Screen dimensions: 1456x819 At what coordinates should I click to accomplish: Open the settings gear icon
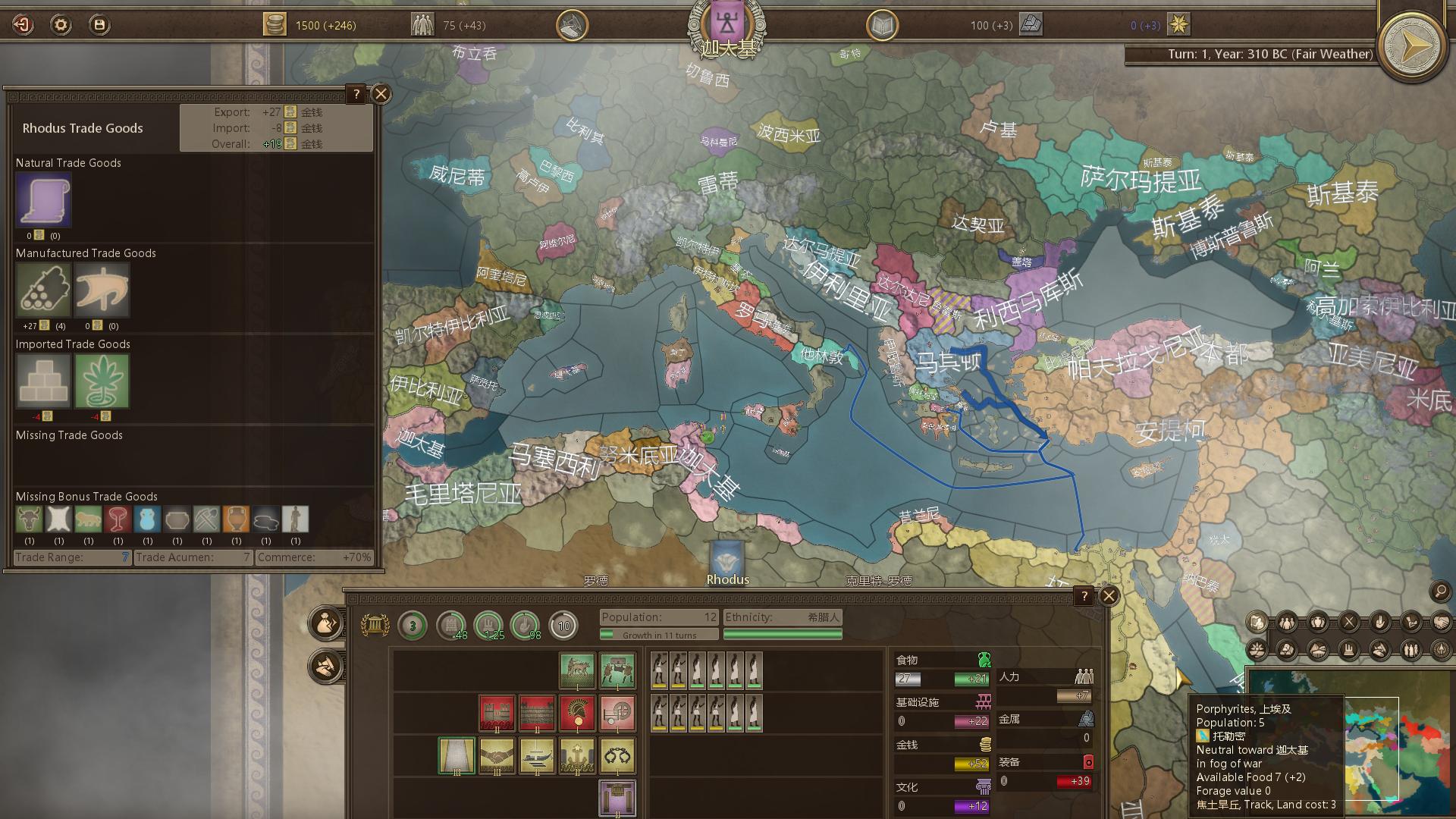[x=60, y=24]
